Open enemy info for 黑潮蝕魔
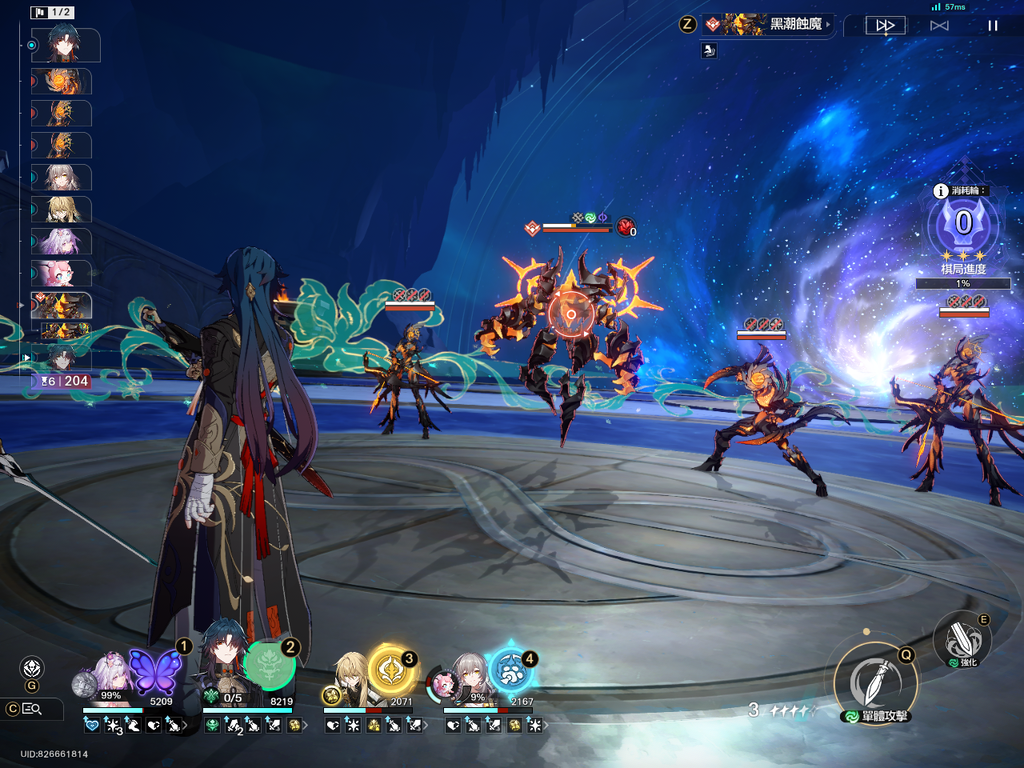The image size is (1024, 768). pos(766,24)
